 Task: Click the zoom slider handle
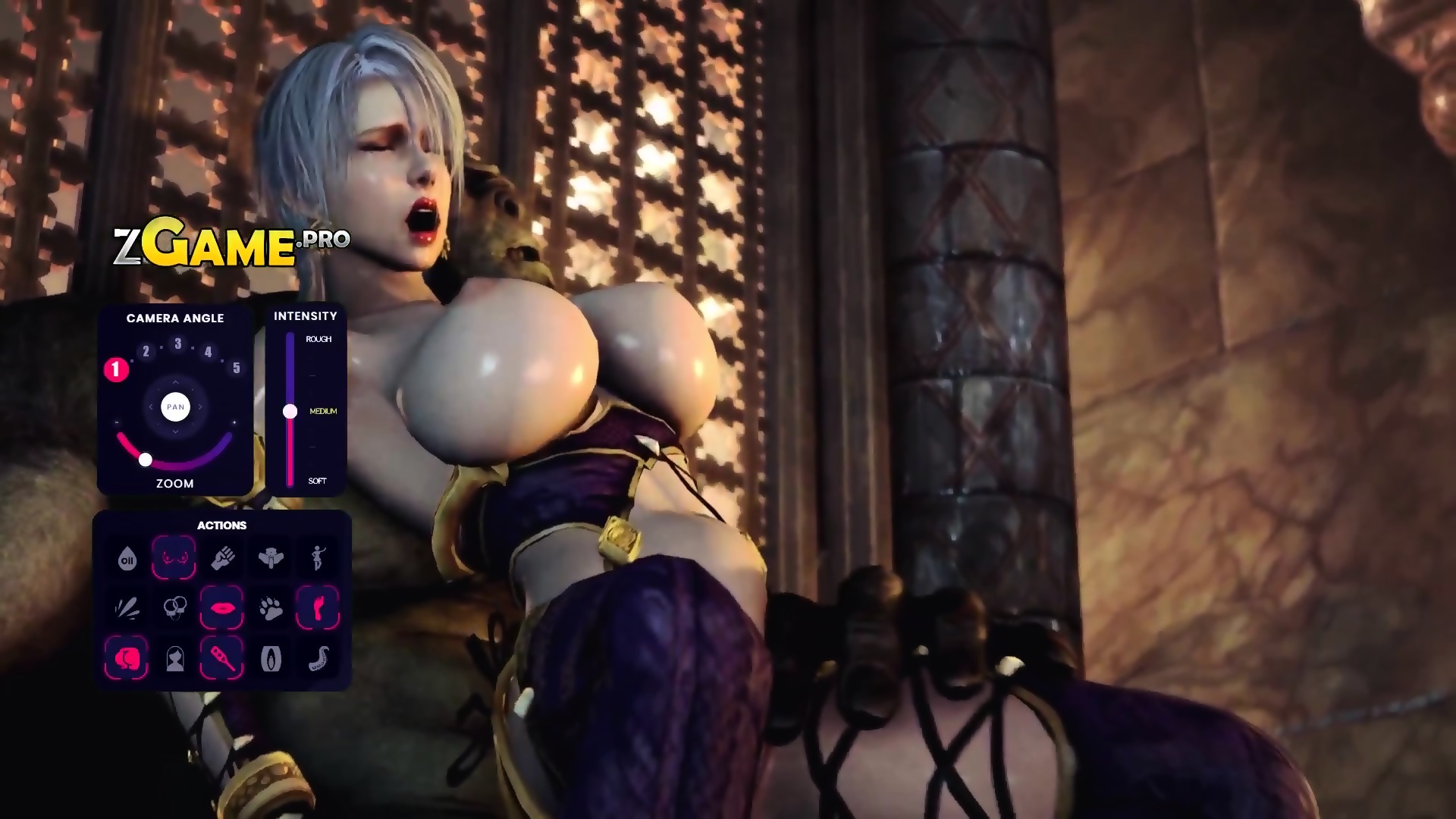(x=146, y=460)
